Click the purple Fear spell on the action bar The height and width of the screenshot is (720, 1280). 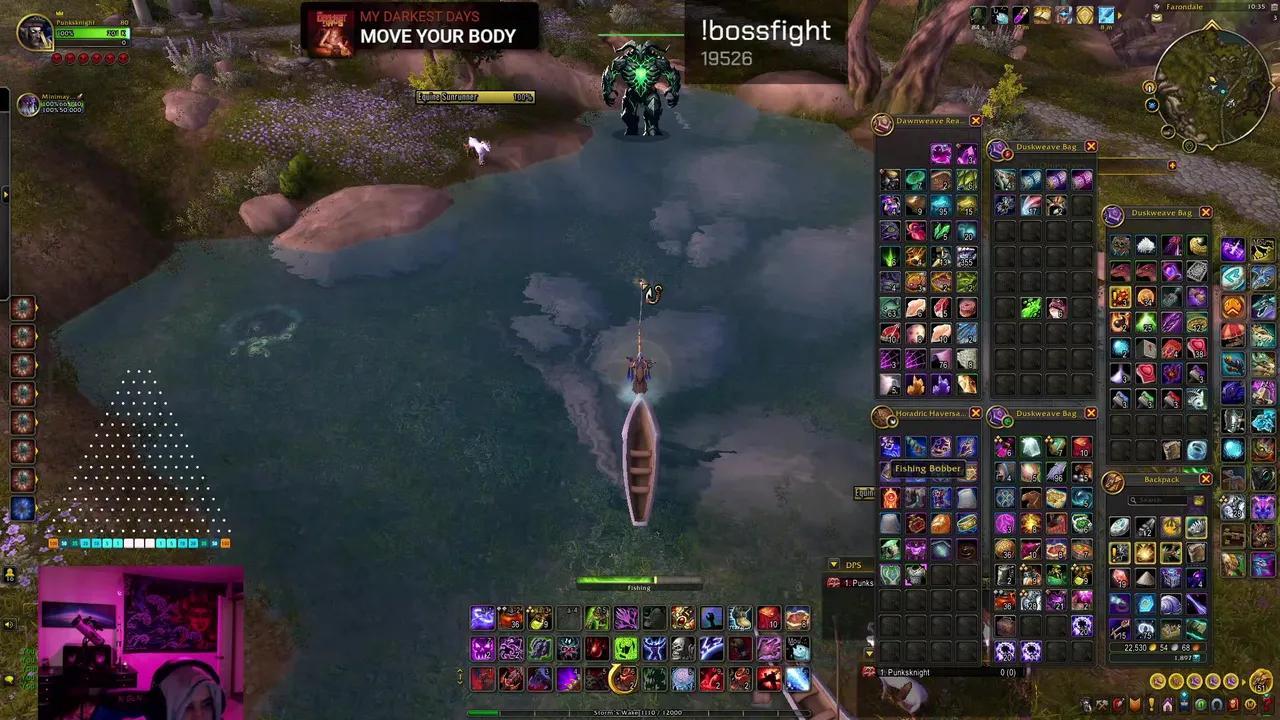pos(481,648)
